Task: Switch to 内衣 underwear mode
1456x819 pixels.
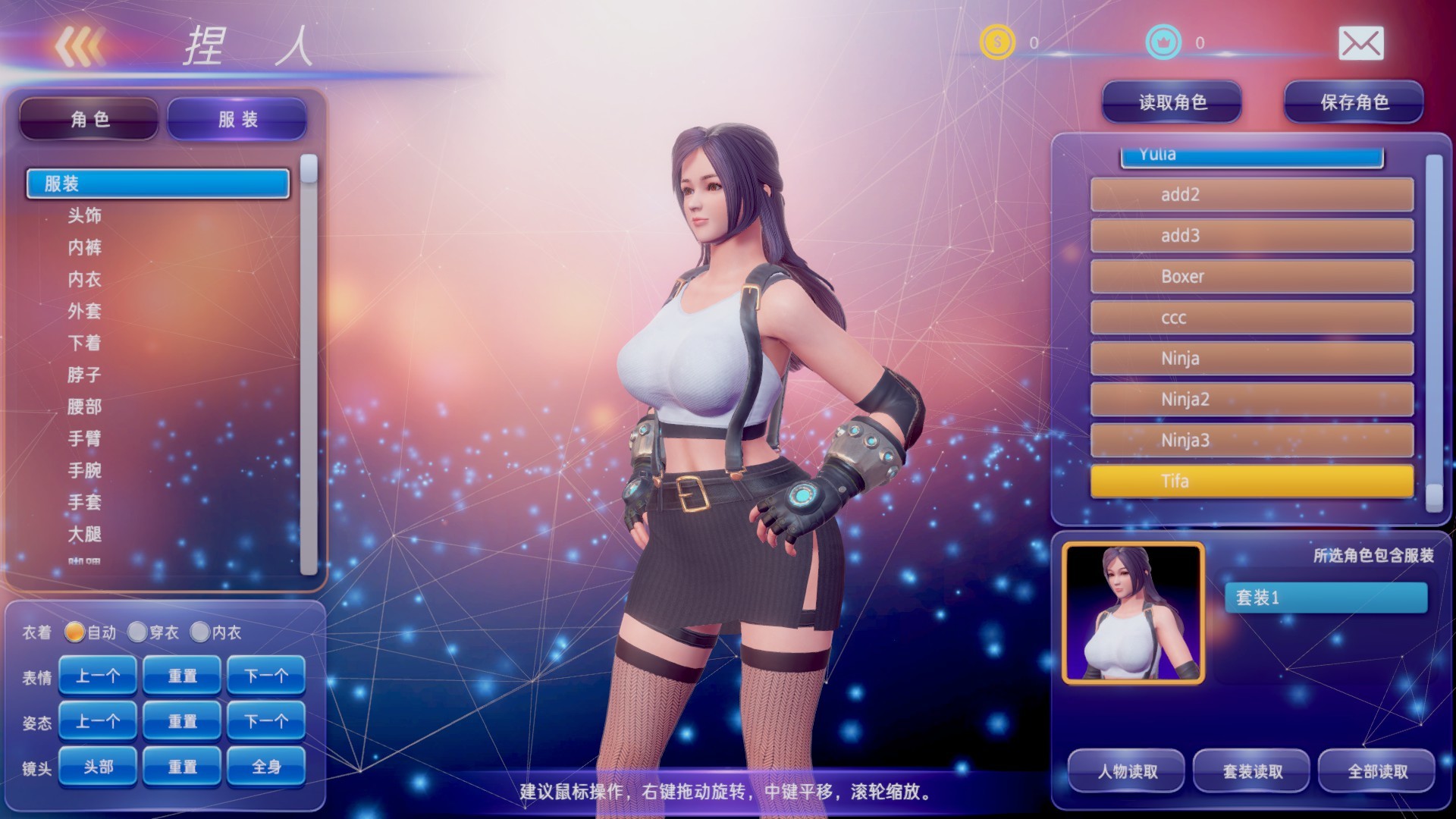Action: click(x=201, y=632)
